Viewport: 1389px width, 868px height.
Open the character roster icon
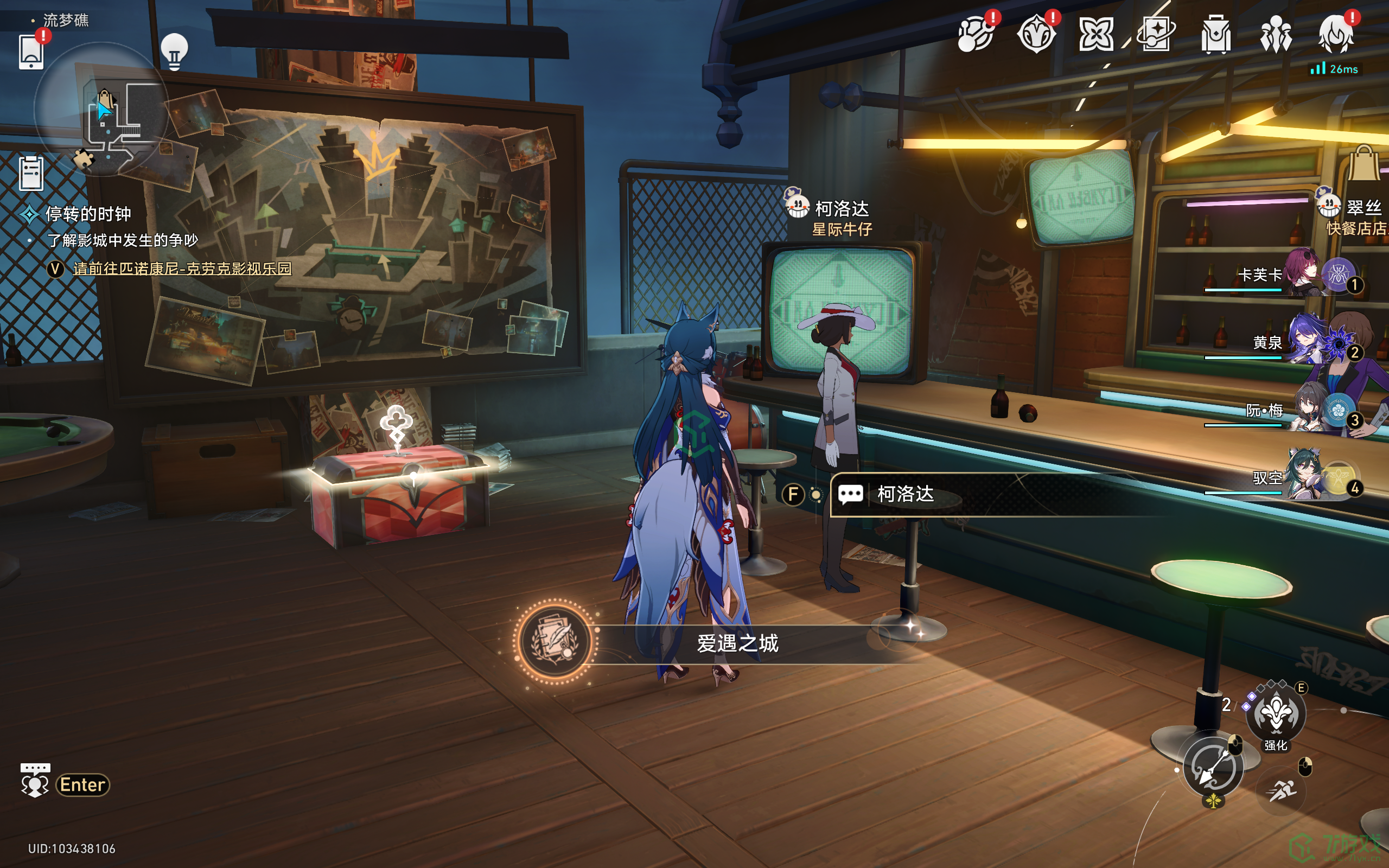1276,34
